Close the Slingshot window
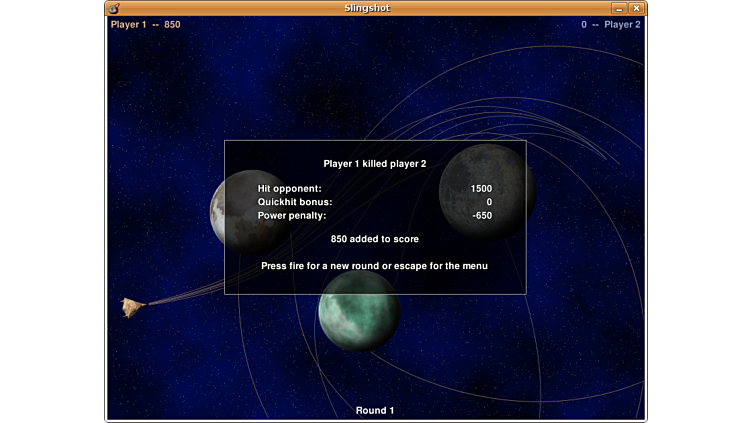This screenshot has width=752, height=423. tap(636, 8)
